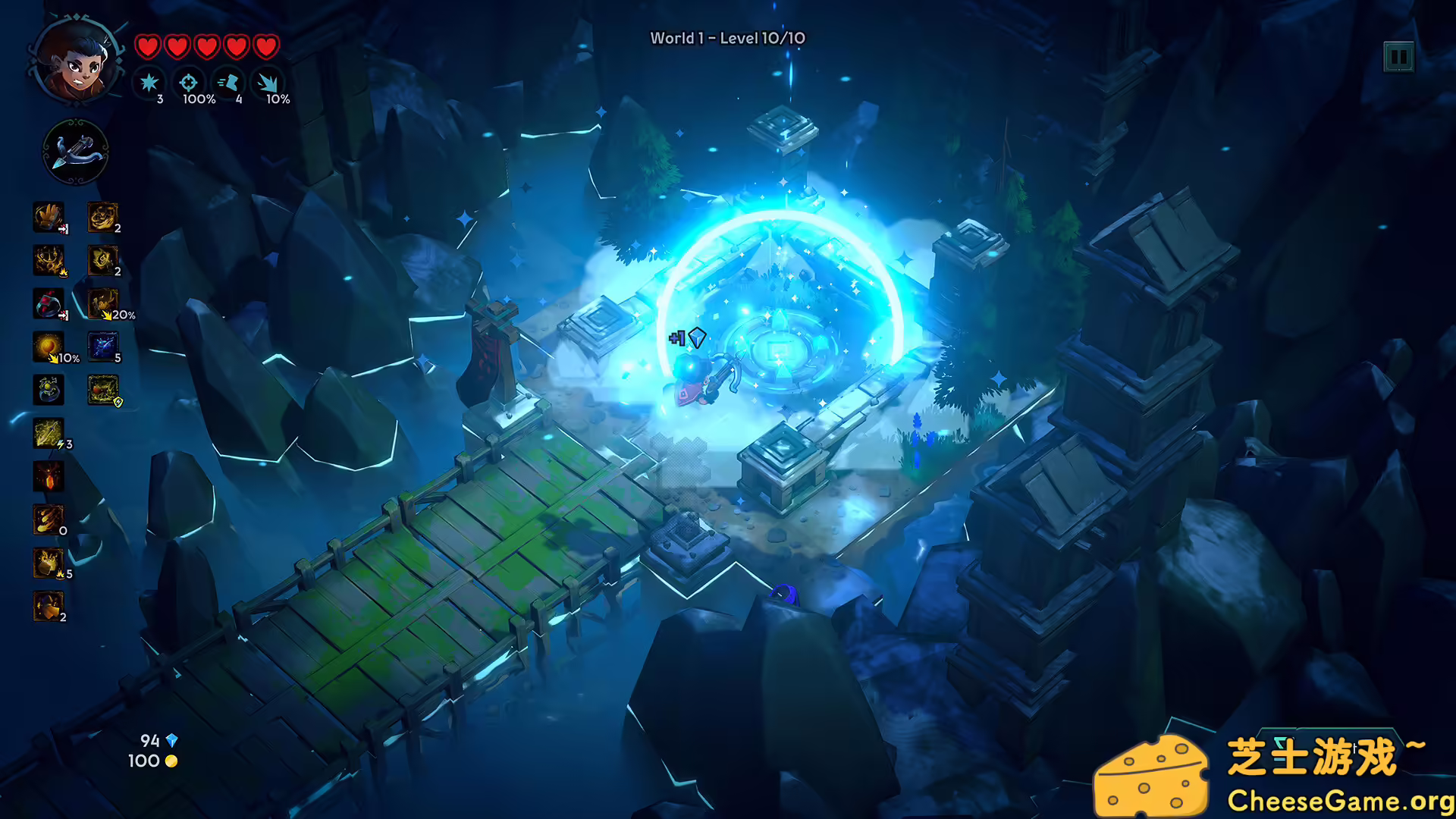Click the critical strike icon showing 10%
The image size is (1456, 819).
coord(270,85)
